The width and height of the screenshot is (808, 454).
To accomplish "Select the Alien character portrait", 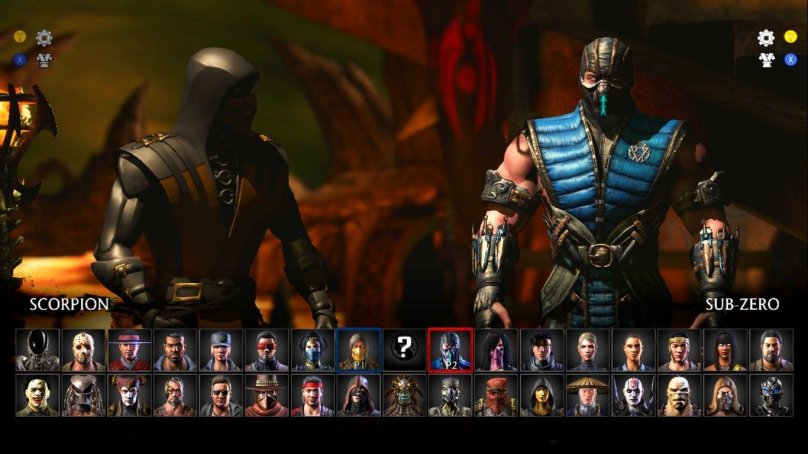I will coord(38,351).
